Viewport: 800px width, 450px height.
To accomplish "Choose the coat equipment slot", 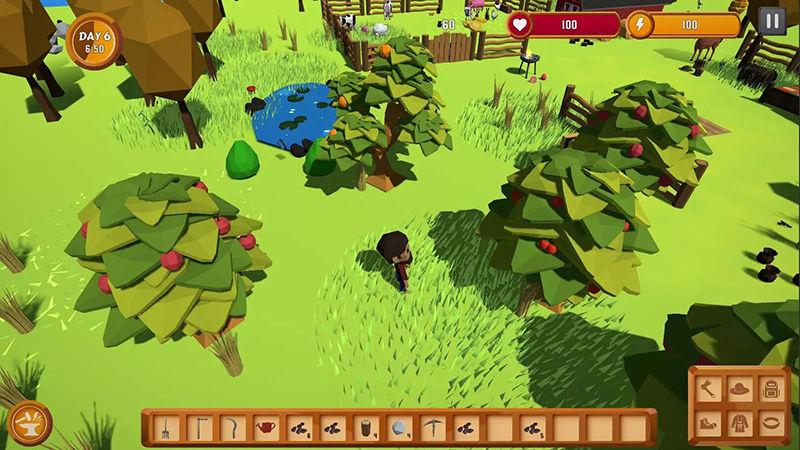I will (x=740, y=421).
